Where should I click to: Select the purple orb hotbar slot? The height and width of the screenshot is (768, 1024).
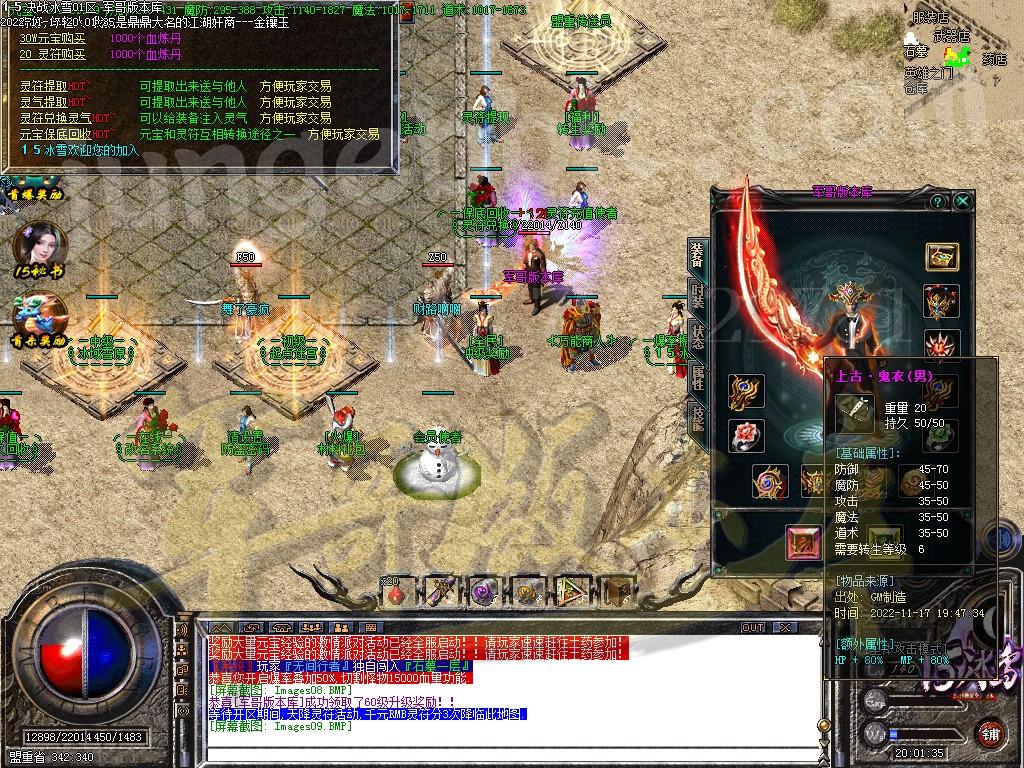[483, 592]
